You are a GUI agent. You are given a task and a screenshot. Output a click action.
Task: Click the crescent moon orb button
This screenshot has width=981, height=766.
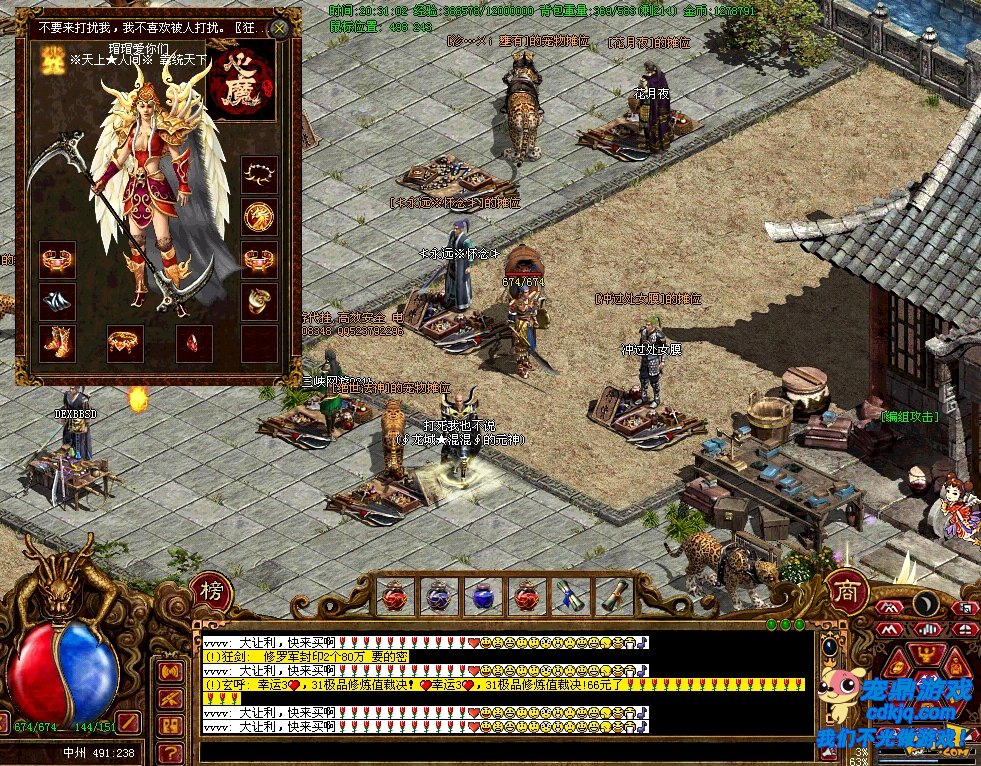tap(927, 604)
